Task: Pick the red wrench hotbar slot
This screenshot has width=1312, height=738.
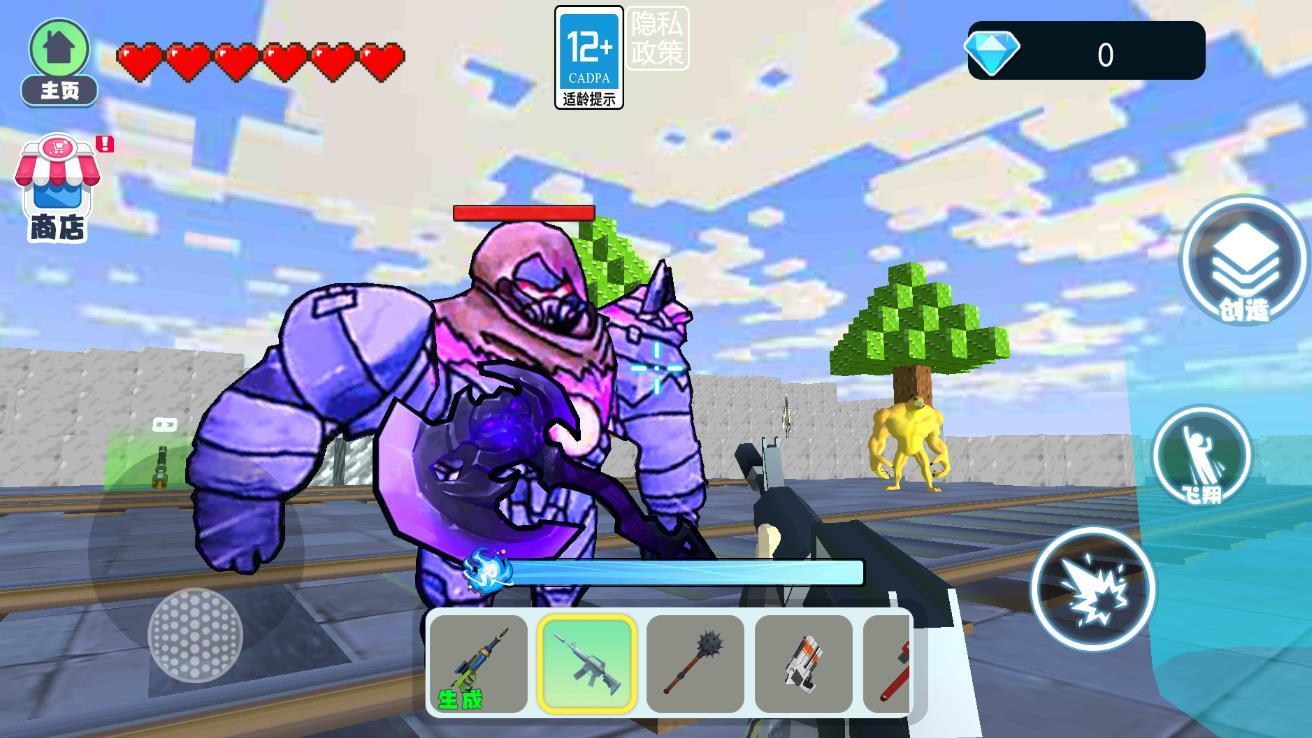Action: point(890,663)
